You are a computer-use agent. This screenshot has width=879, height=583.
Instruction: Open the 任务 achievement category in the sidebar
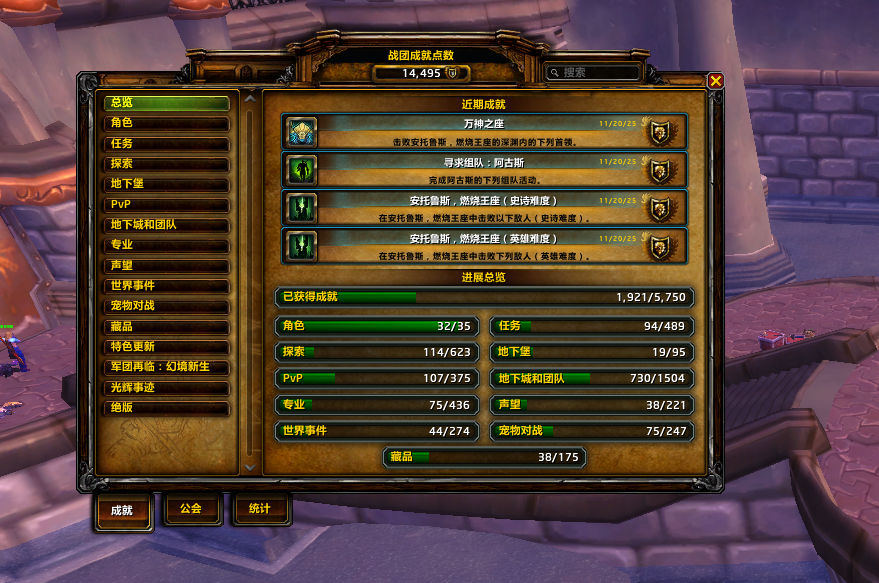click(x=167, y=143)
